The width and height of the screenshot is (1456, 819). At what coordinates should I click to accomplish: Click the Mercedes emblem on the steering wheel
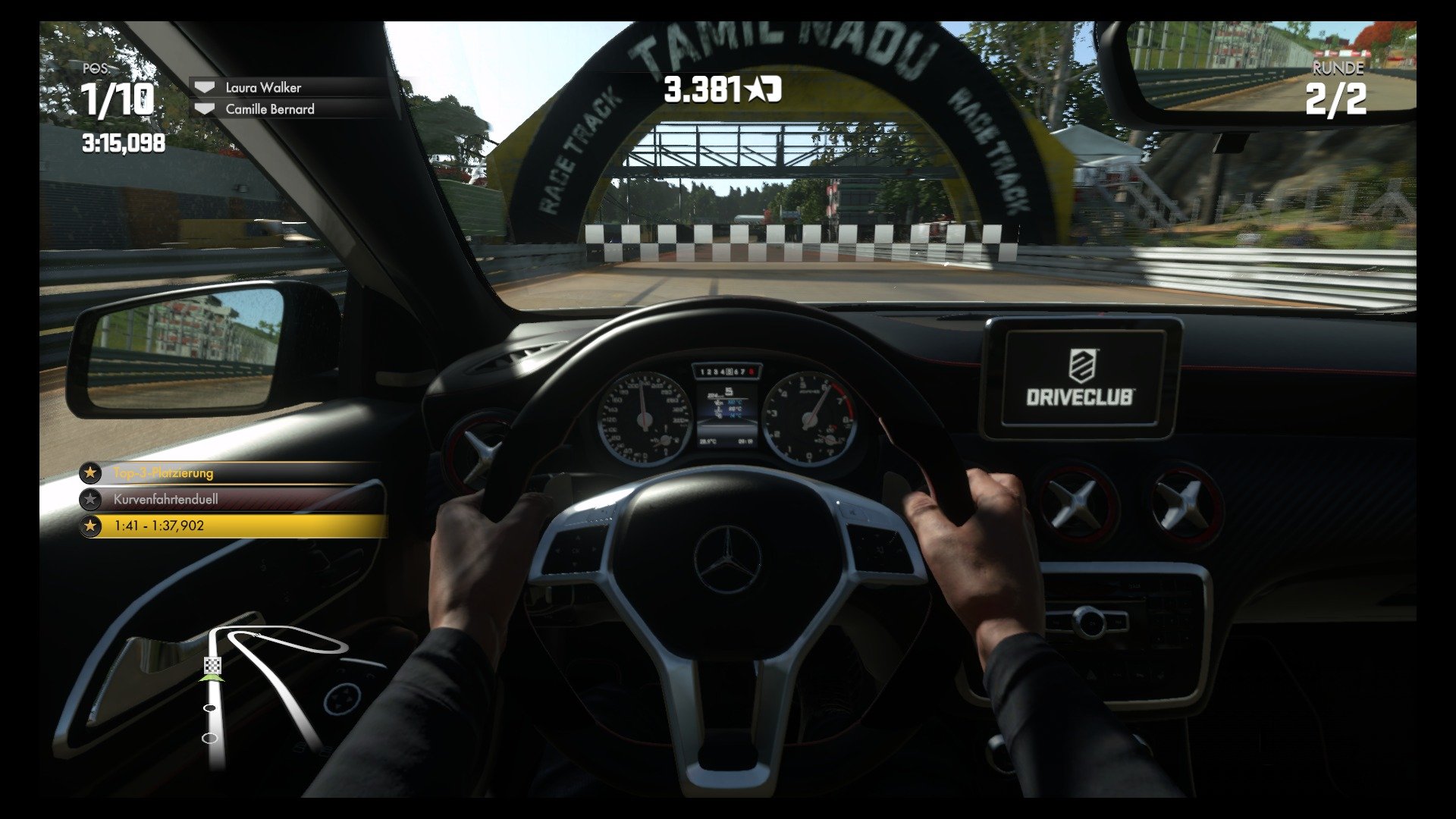click(726, 559)
